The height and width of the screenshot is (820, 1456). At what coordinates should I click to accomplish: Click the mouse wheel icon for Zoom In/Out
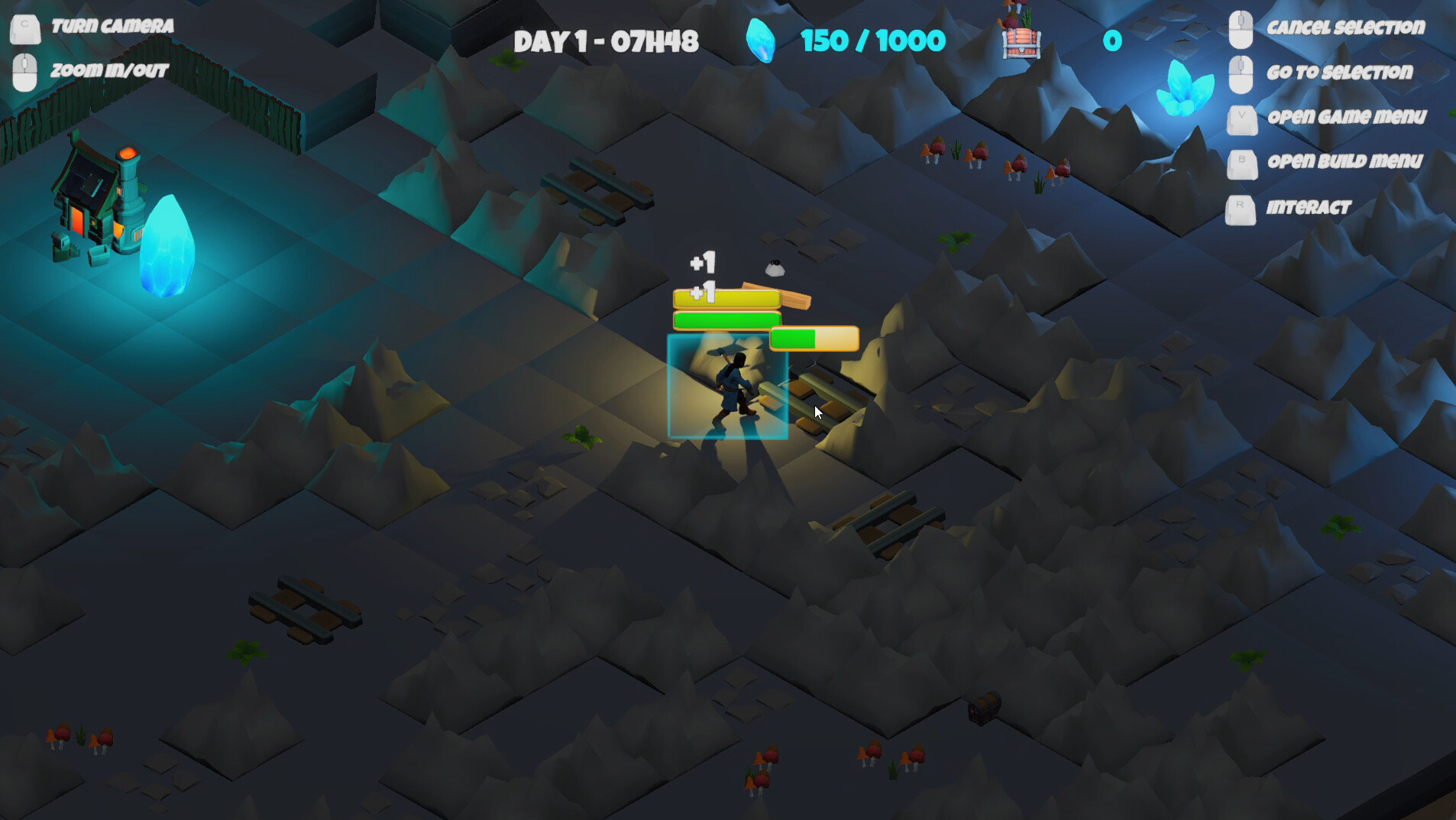(24, 71)
